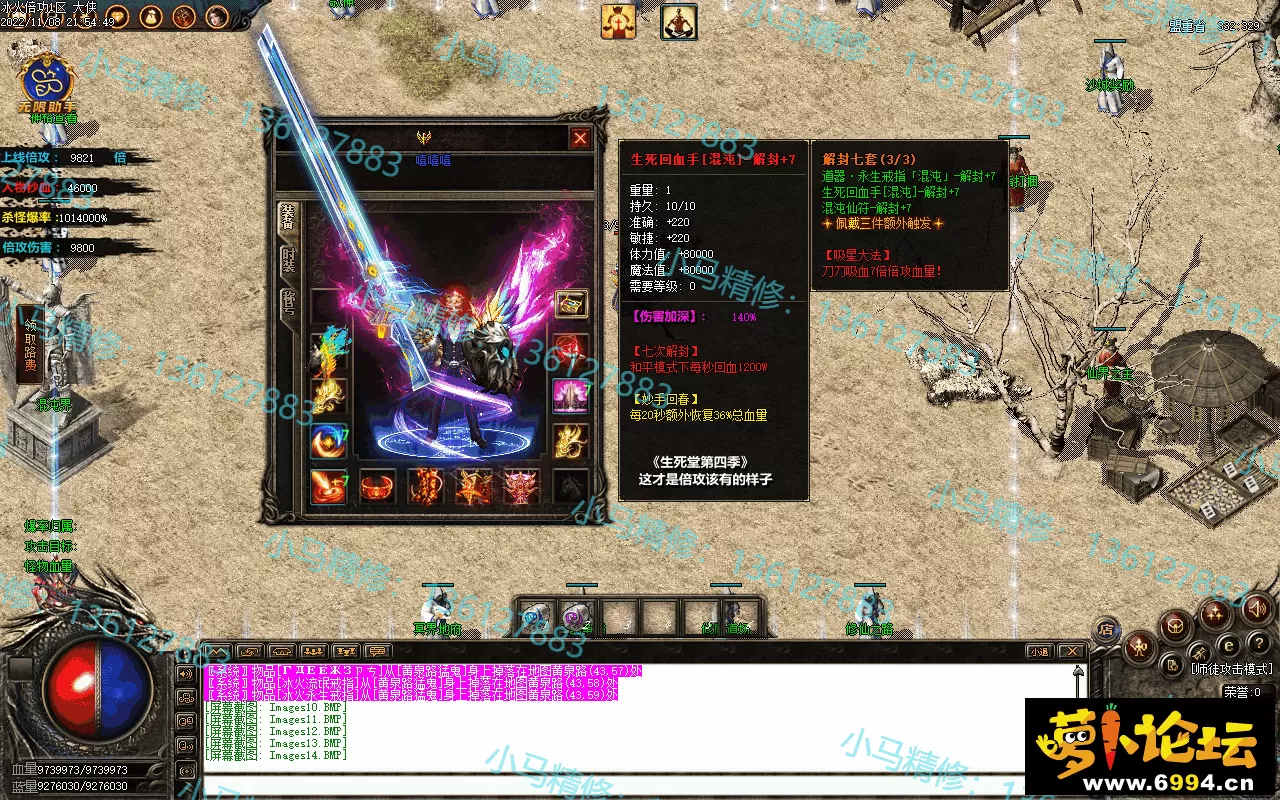This screenshot has height=800, width=1280.
Task: Select the horse mount equipment slot
Action: [x=571, y=487]
